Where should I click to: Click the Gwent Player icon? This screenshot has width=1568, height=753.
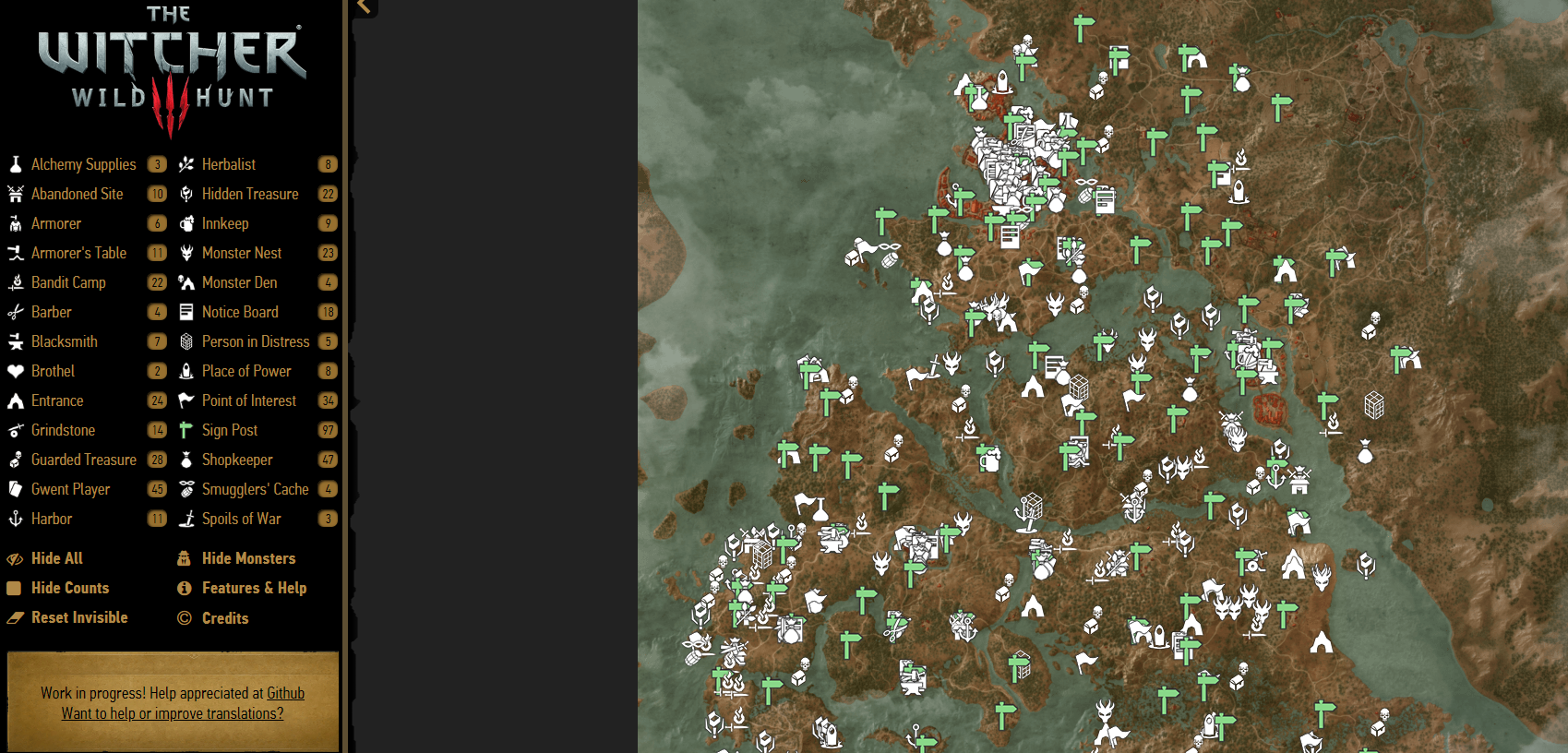15,489
